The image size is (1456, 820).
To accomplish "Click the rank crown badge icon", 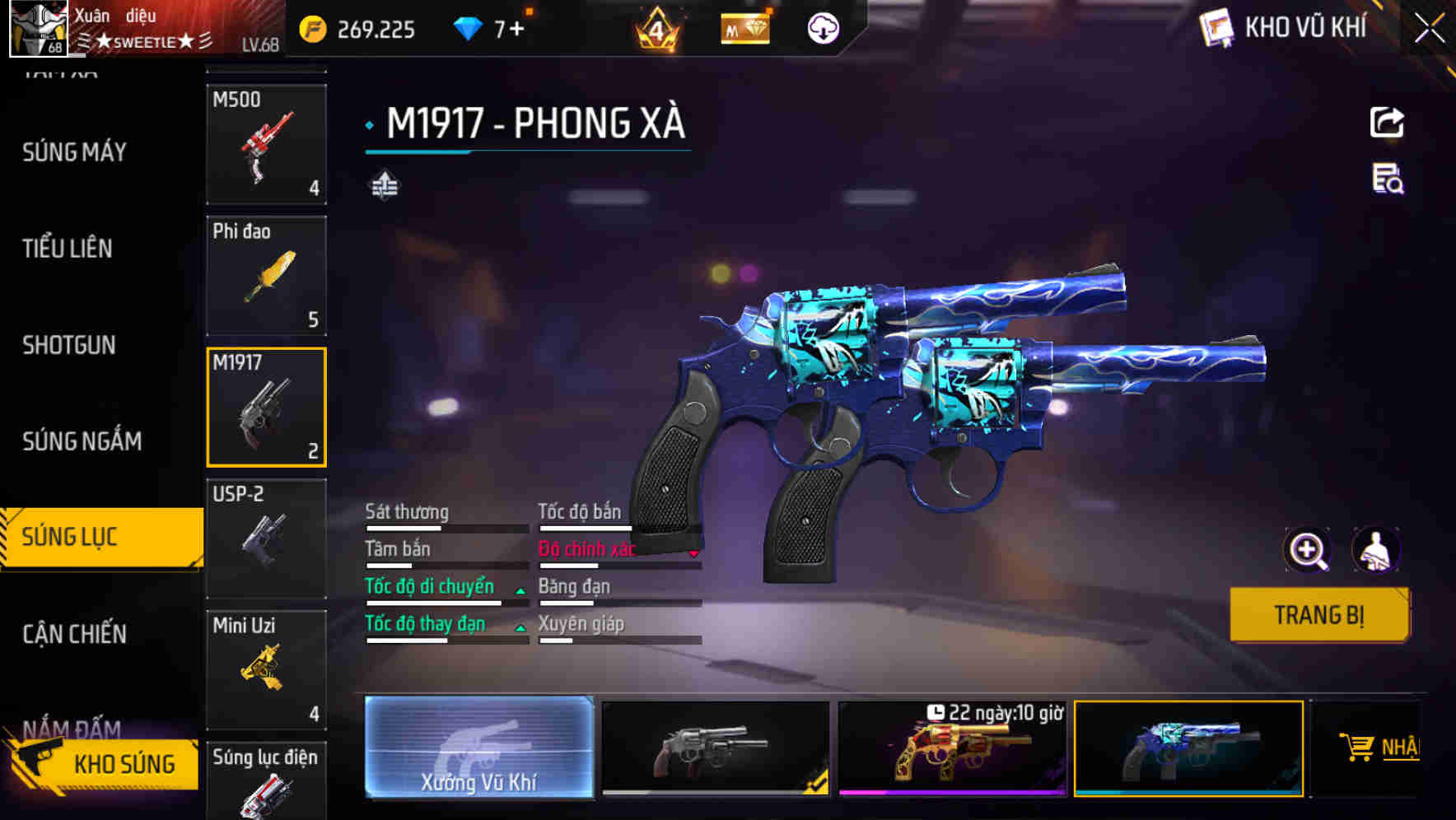I will point(655,27).
